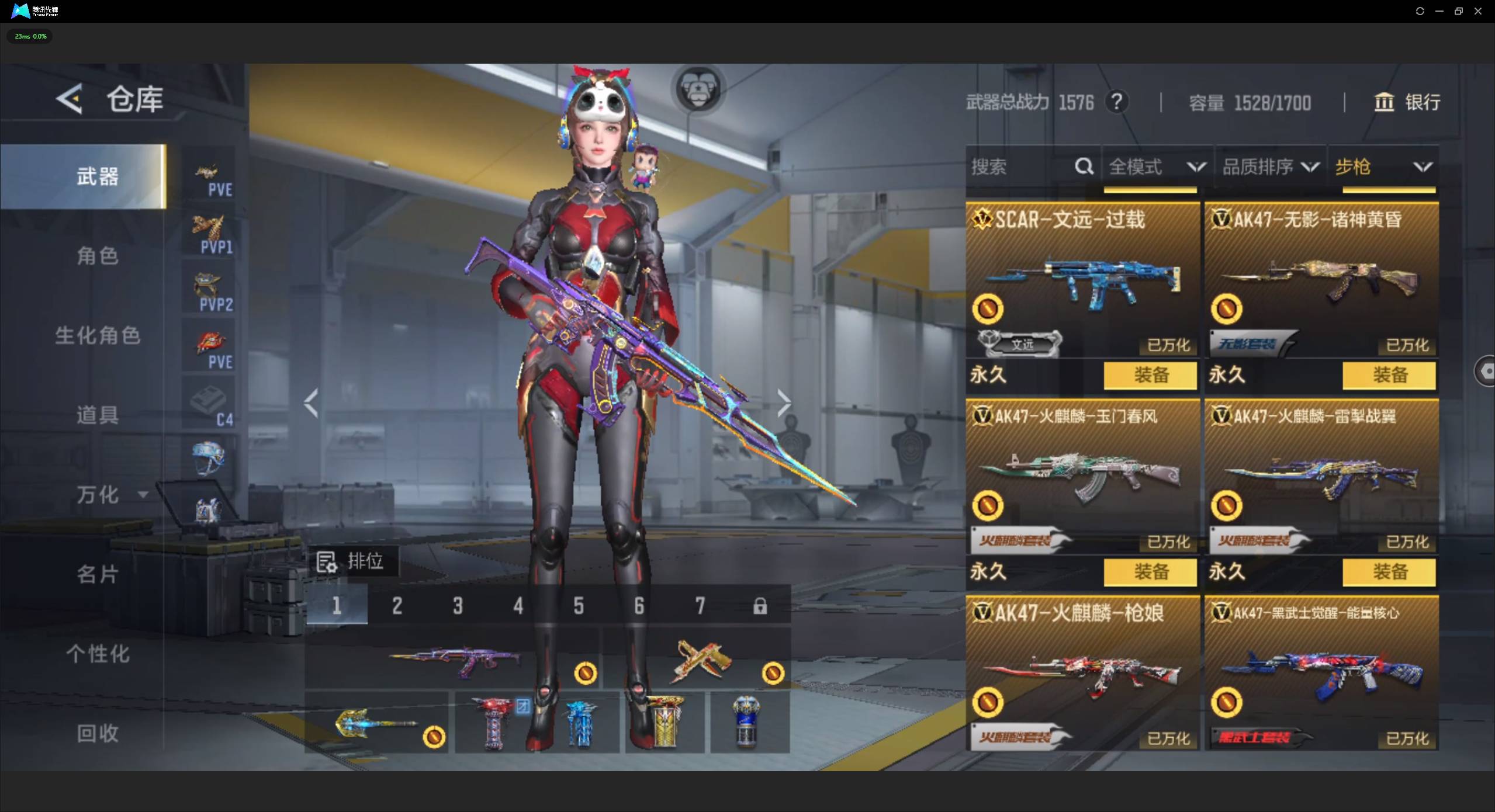Image resolution: width=1495 pixels, height=812 pixels.
Task: Go back from the 仓库 screen
Action: tap(70, 99)
